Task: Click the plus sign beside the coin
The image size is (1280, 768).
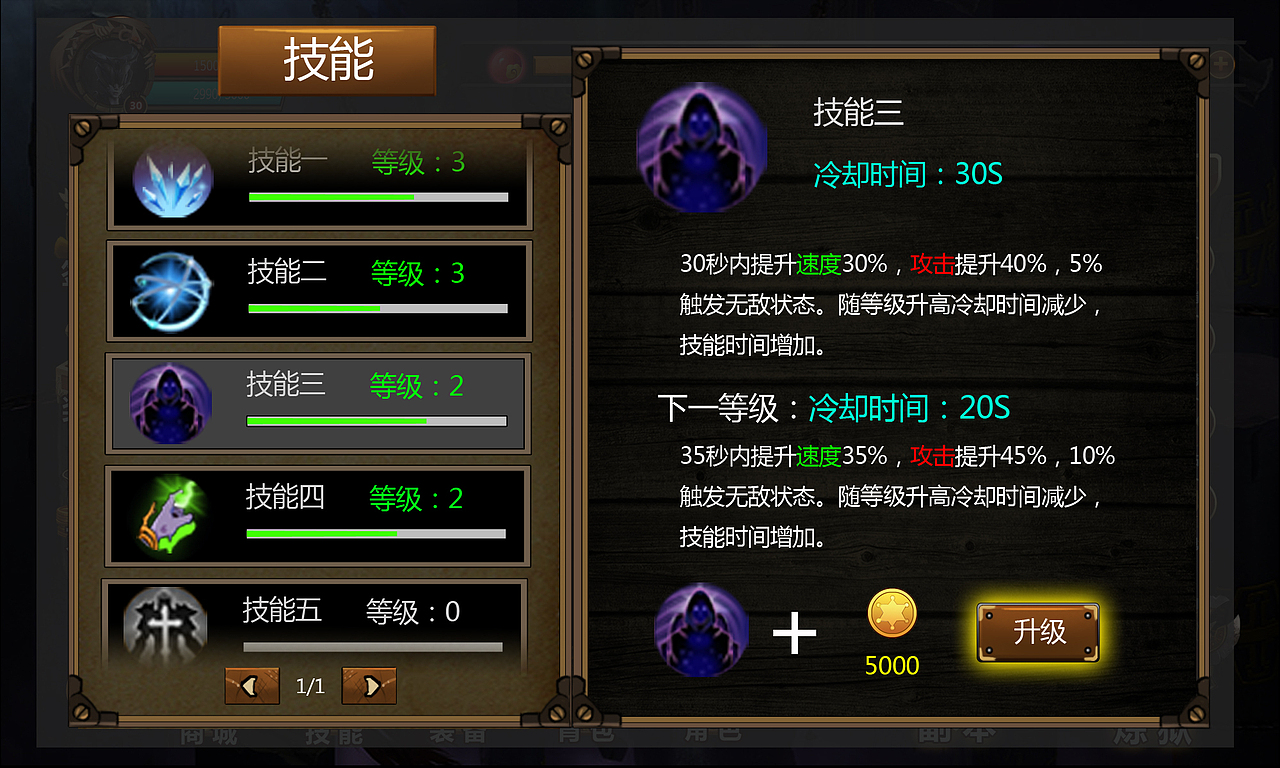Action: 795,630
